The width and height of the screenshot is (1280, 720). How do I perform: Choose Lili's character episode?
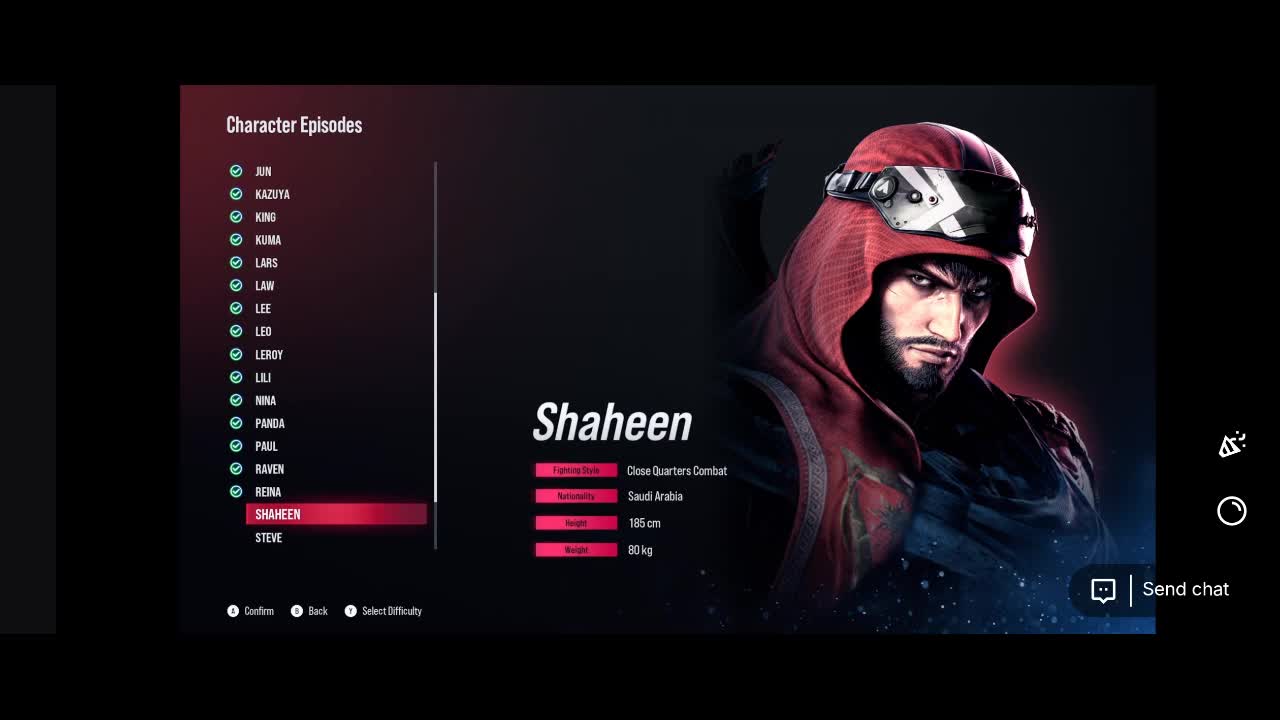point(263,378)
